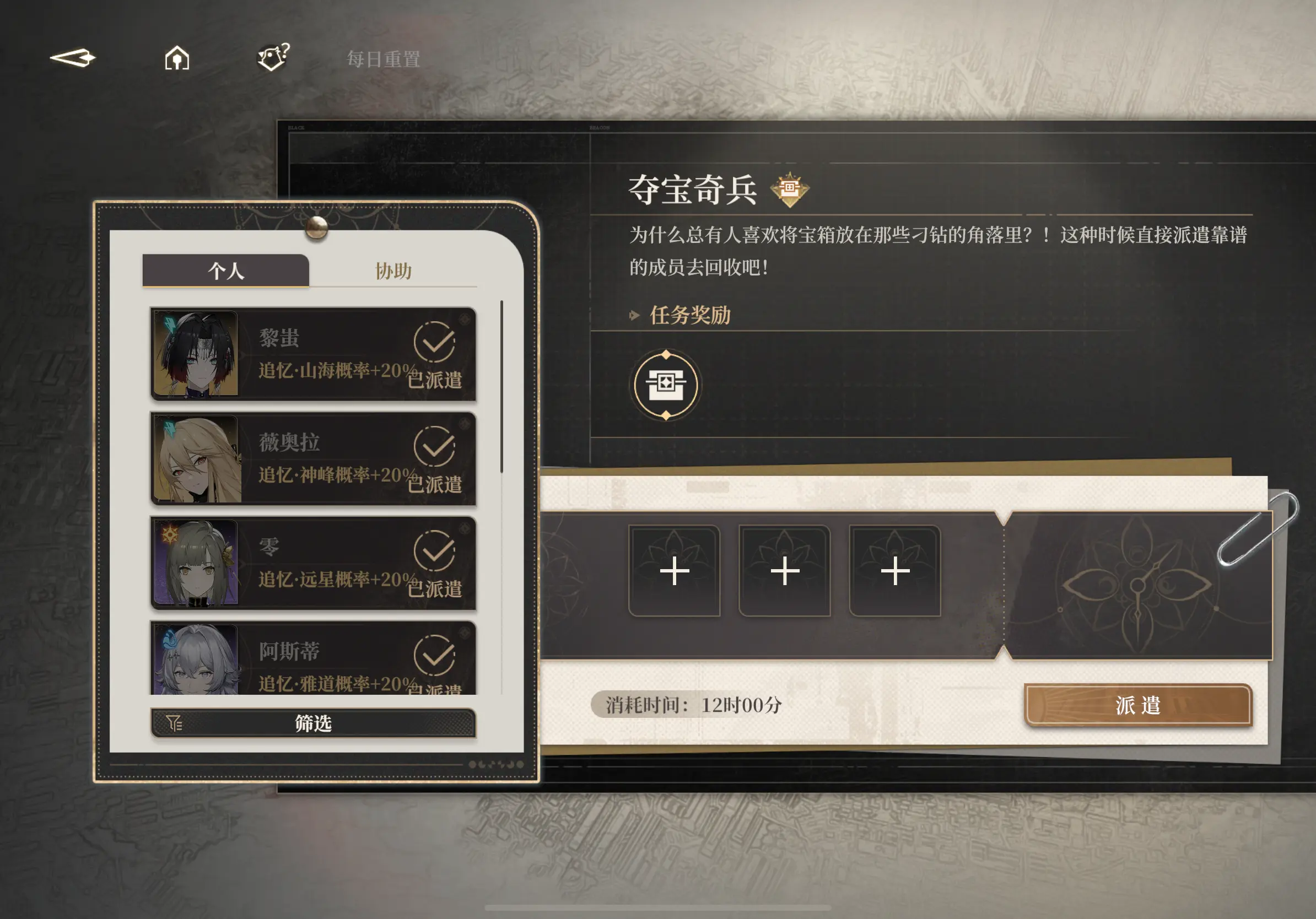Viewport: 1316px width, 919px height.
Task: Switch to the 个人 tab
Action: pos(225,271)
